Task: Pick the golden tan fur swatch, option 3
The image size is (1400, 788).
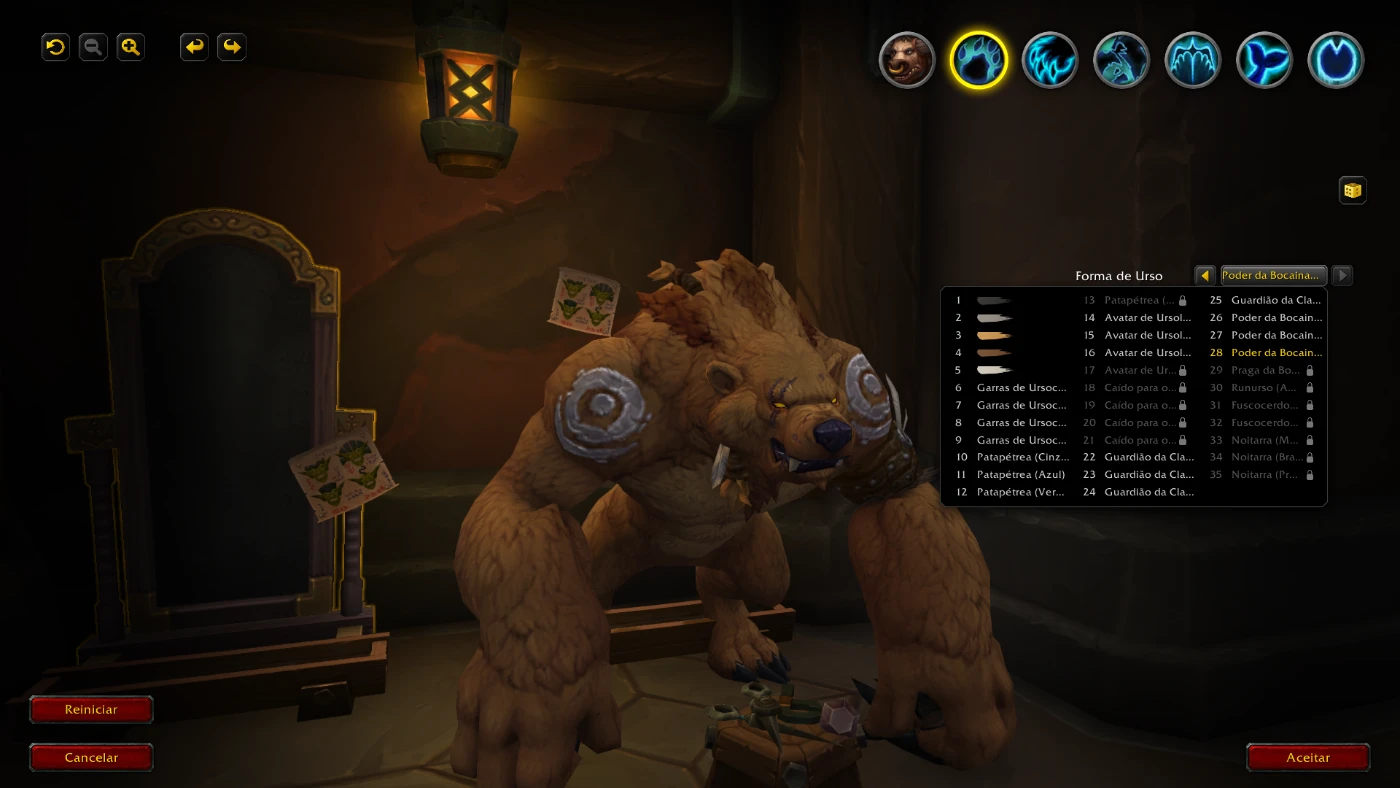Action: click(994, 335)
